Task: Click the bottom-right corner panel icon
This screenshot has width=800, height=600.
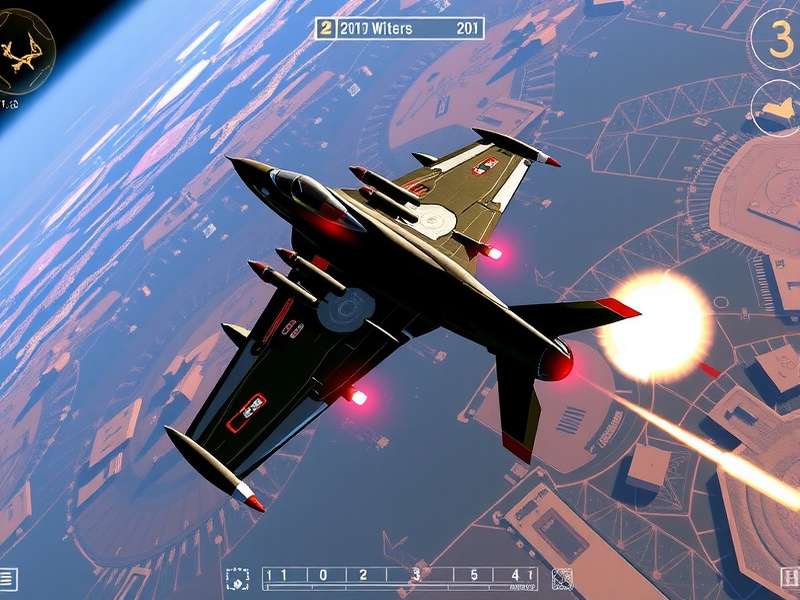Action: click(789, 578)
